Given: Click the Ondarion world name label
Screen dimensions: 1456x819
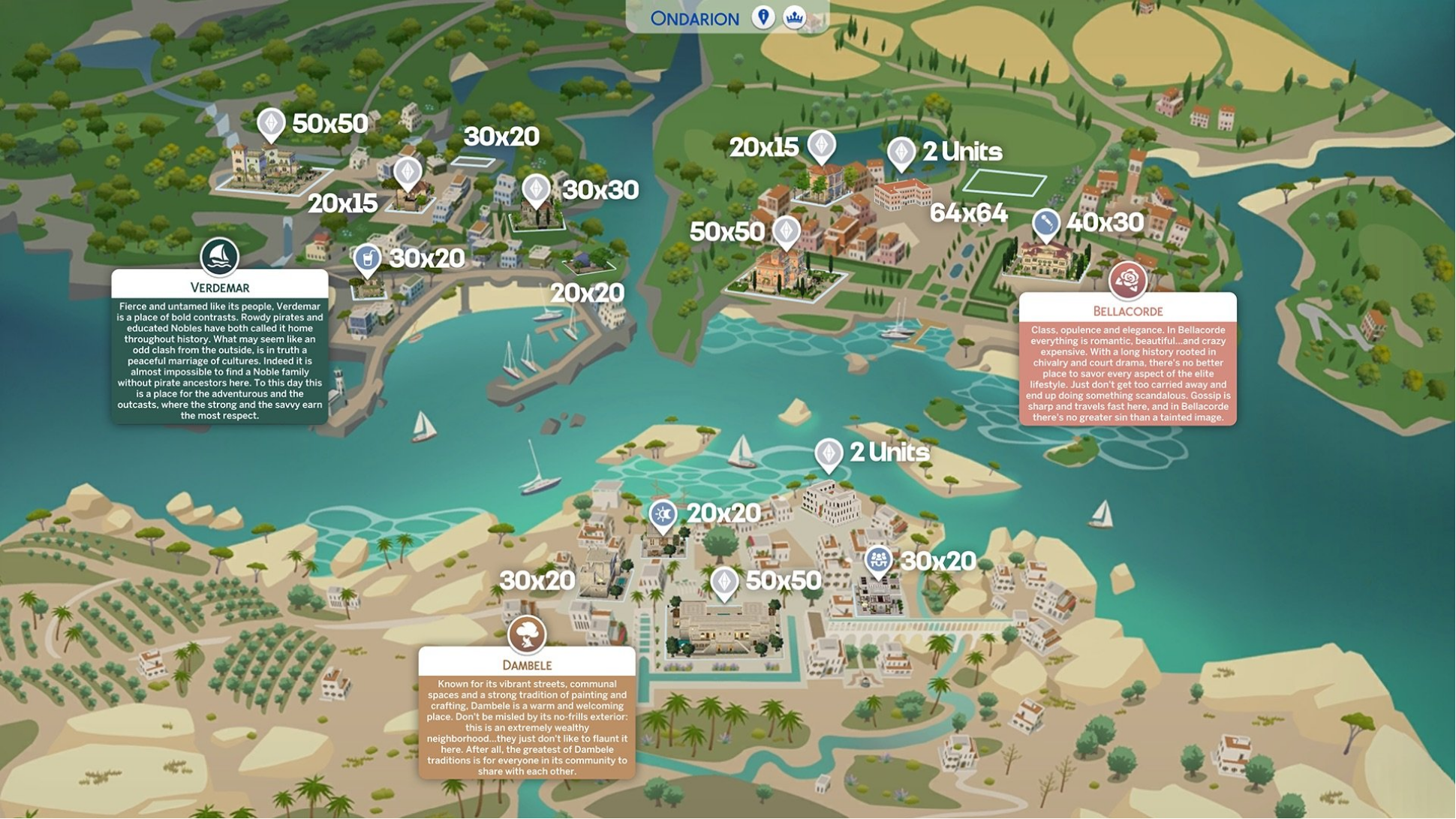Looking at the screenshot, I should tap(693, 17).
